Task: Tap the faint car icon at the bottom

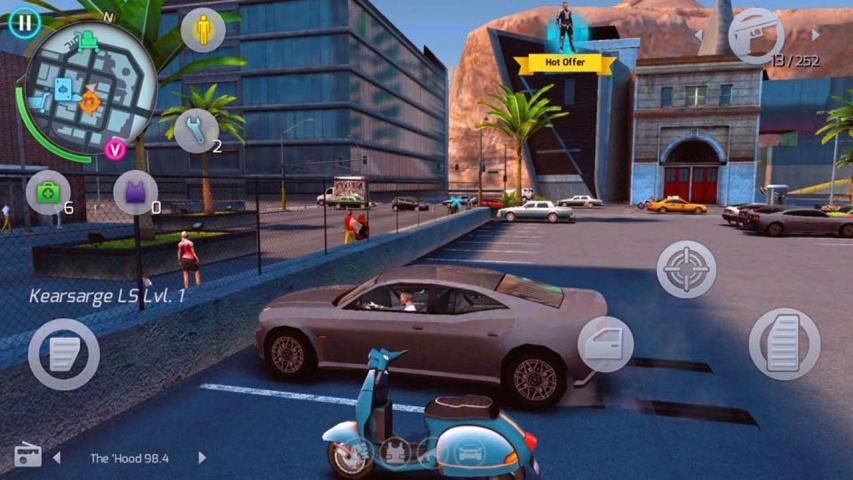Action: coord(468,453)
